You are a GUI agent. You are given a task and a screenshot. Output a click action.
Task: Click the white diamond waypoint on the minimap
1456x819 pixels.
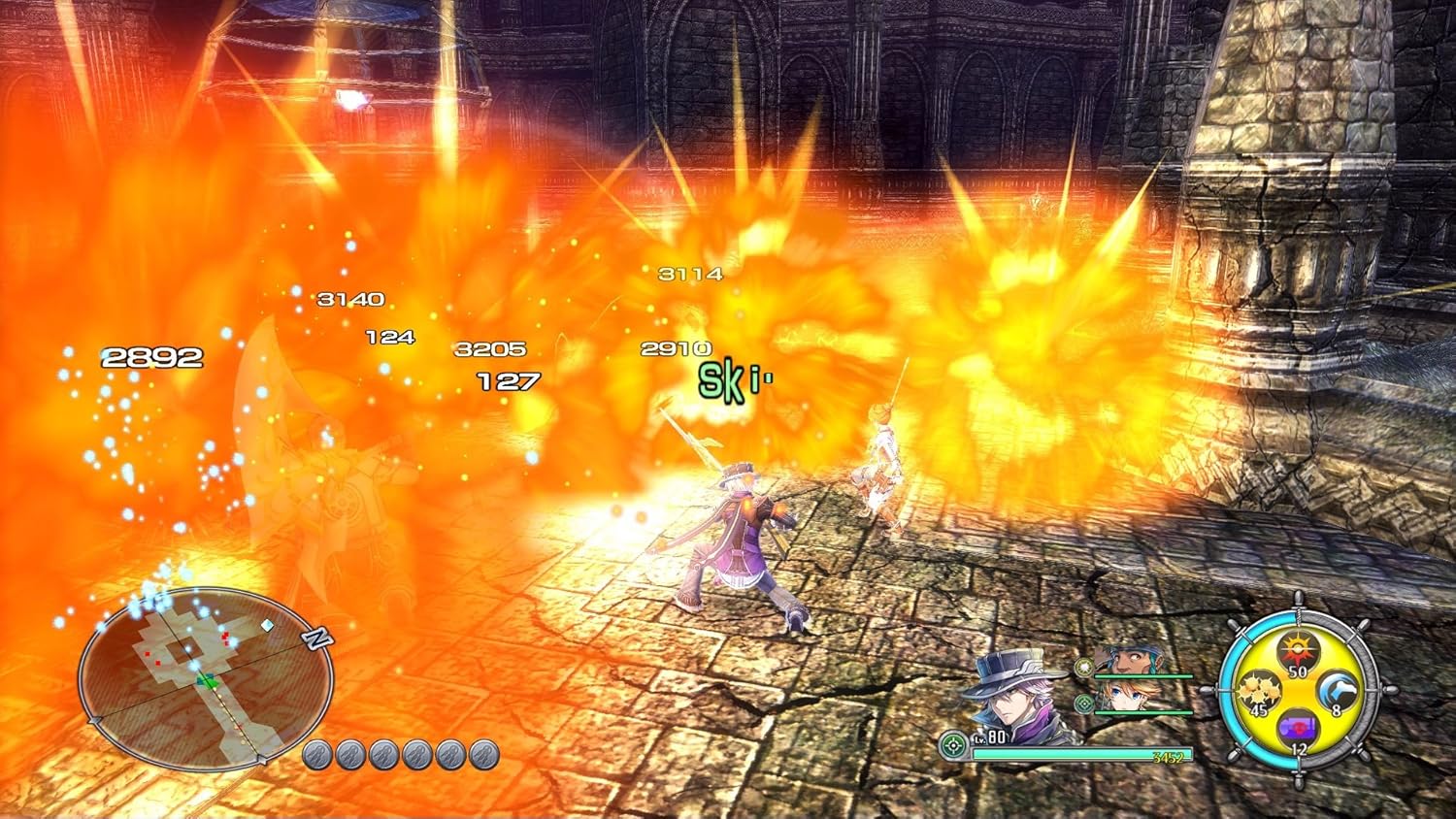[267, 625]
